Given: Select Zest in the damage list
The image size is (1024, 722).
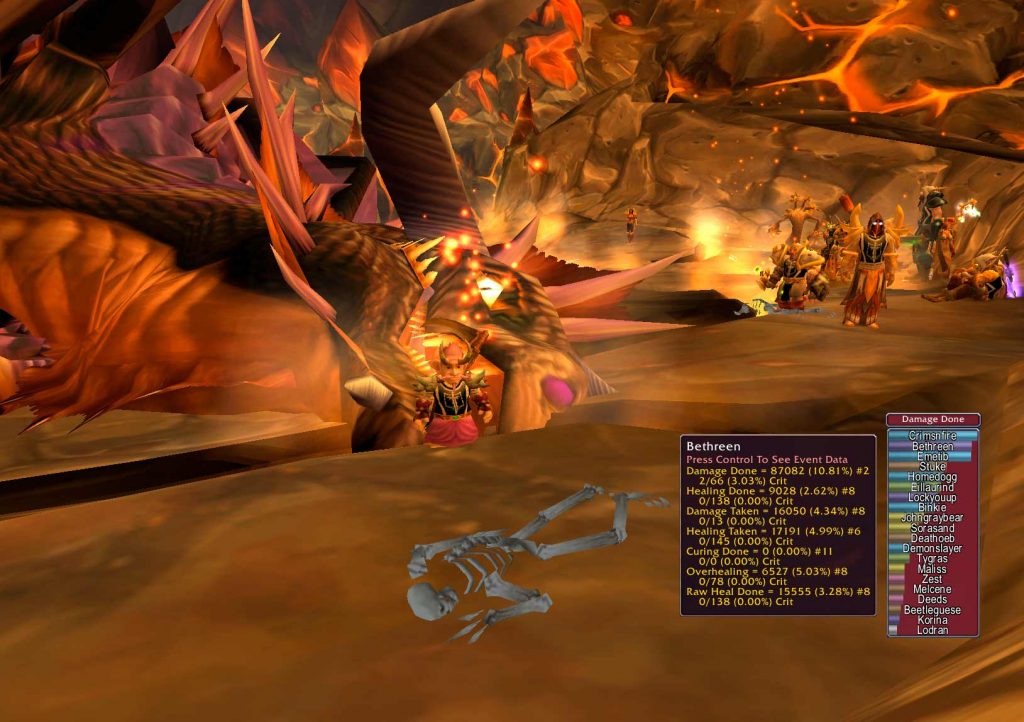Looking at the screenshot, I should pyautogui.click(x=932, y=579).
